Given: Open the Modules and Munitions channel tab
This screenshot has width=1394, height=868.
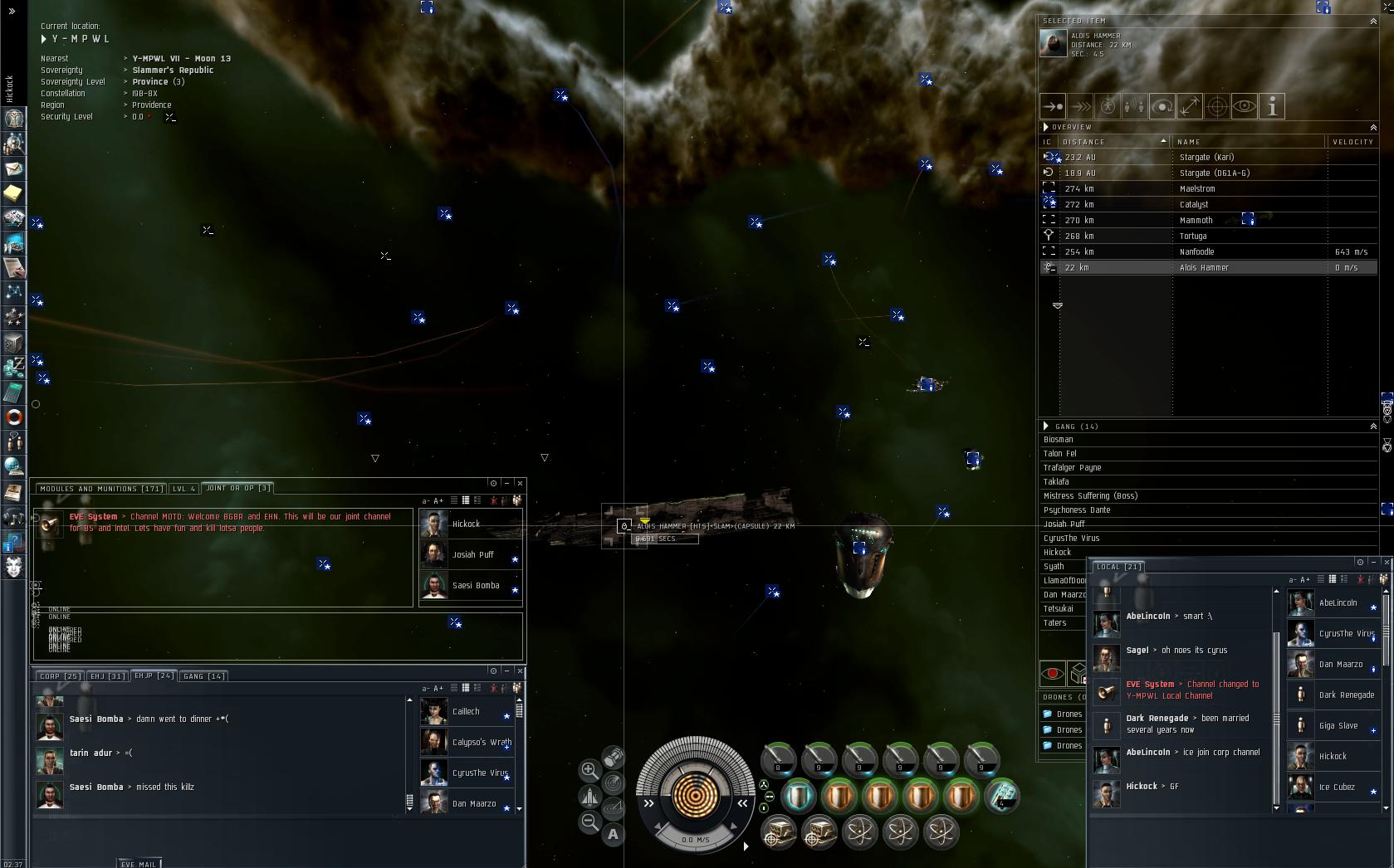Looking at the screenshot, I should (x=100, y=489).
